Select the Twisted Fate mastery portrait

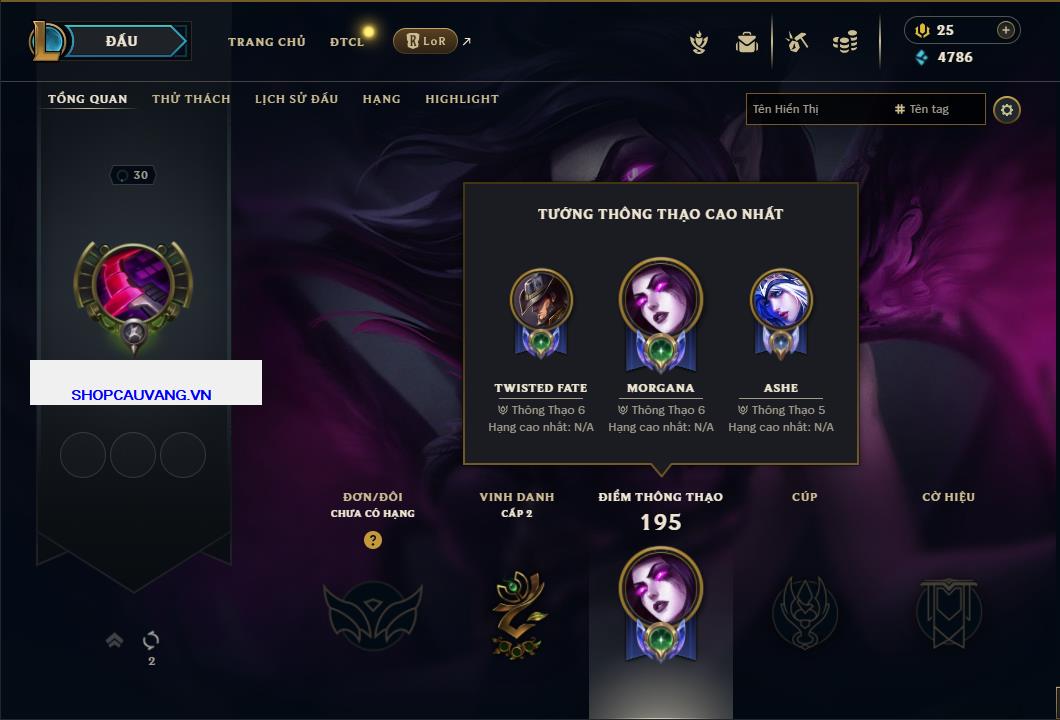(541, 301)
